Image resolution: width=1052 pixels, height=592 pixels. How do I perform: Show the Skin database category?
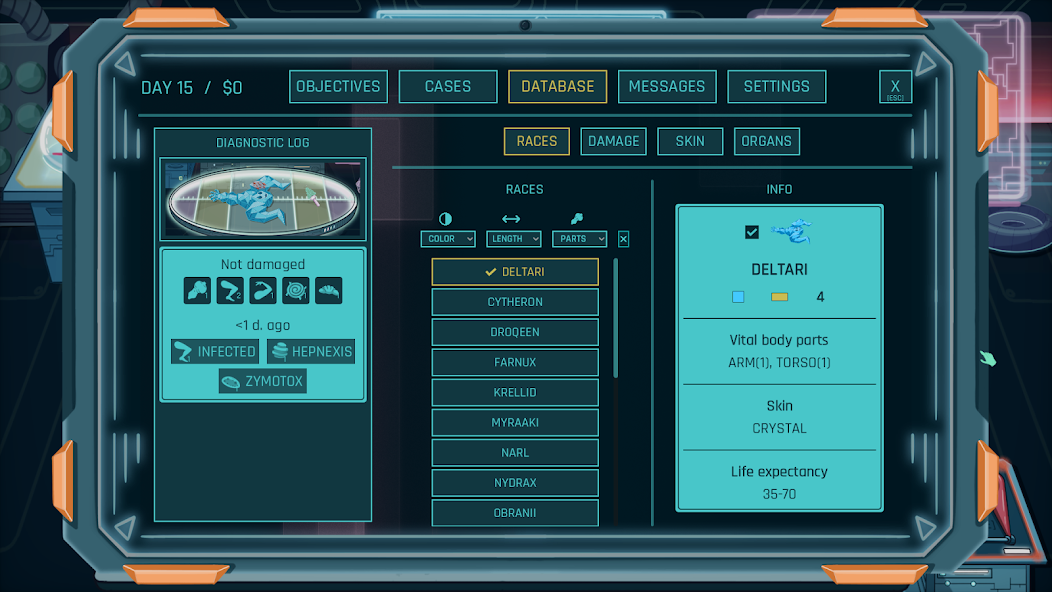pos(690,142)
